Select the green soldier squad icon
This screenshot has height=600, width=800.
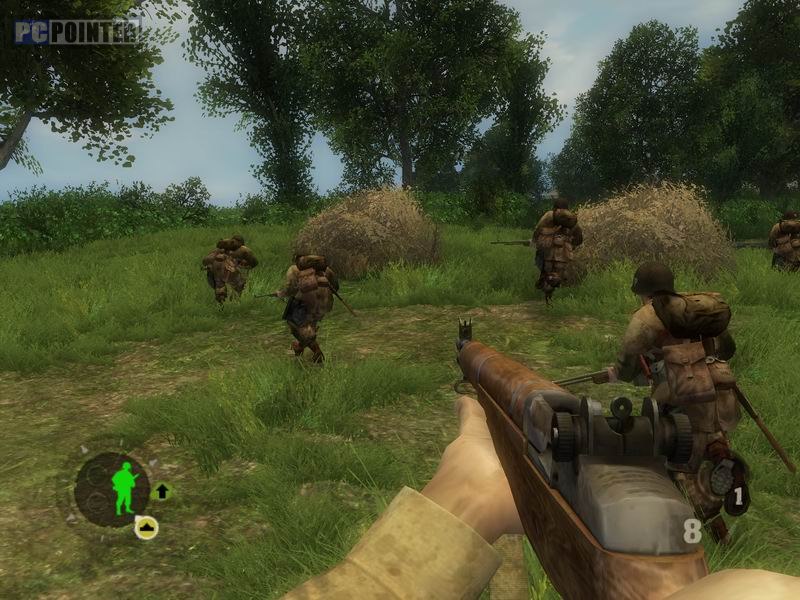click(123, 488)
